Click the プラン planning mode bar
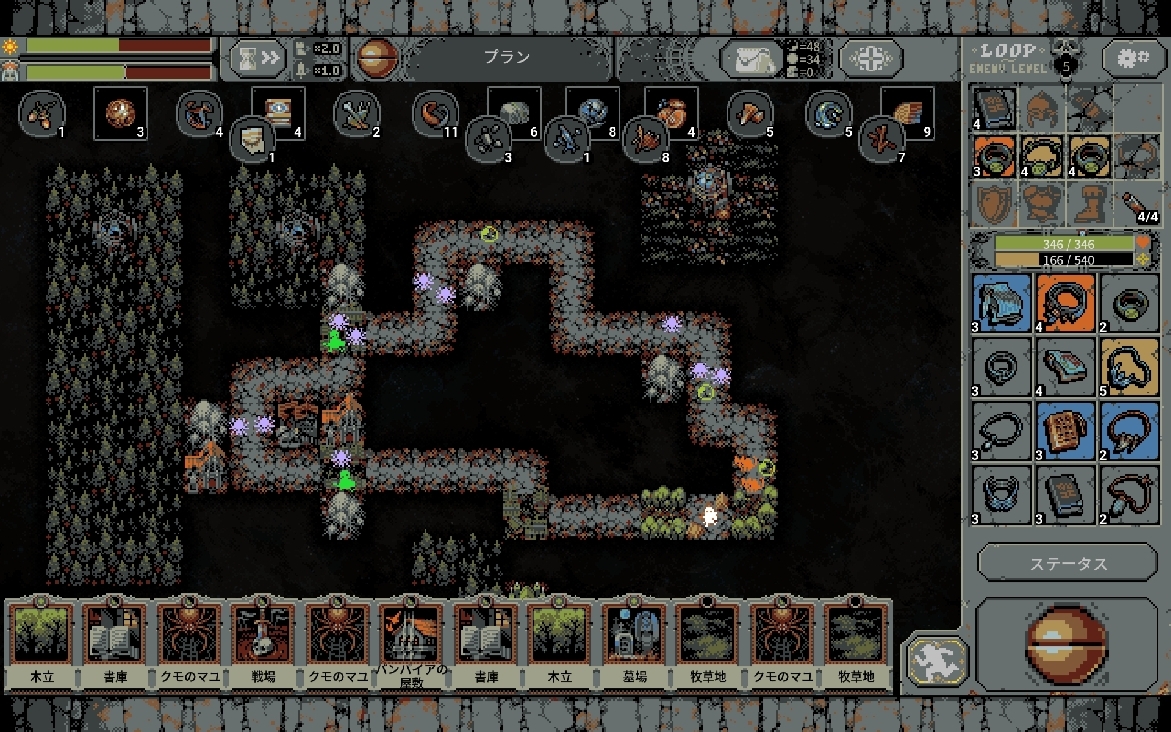 pyautogui.click(x=508, y=59)
